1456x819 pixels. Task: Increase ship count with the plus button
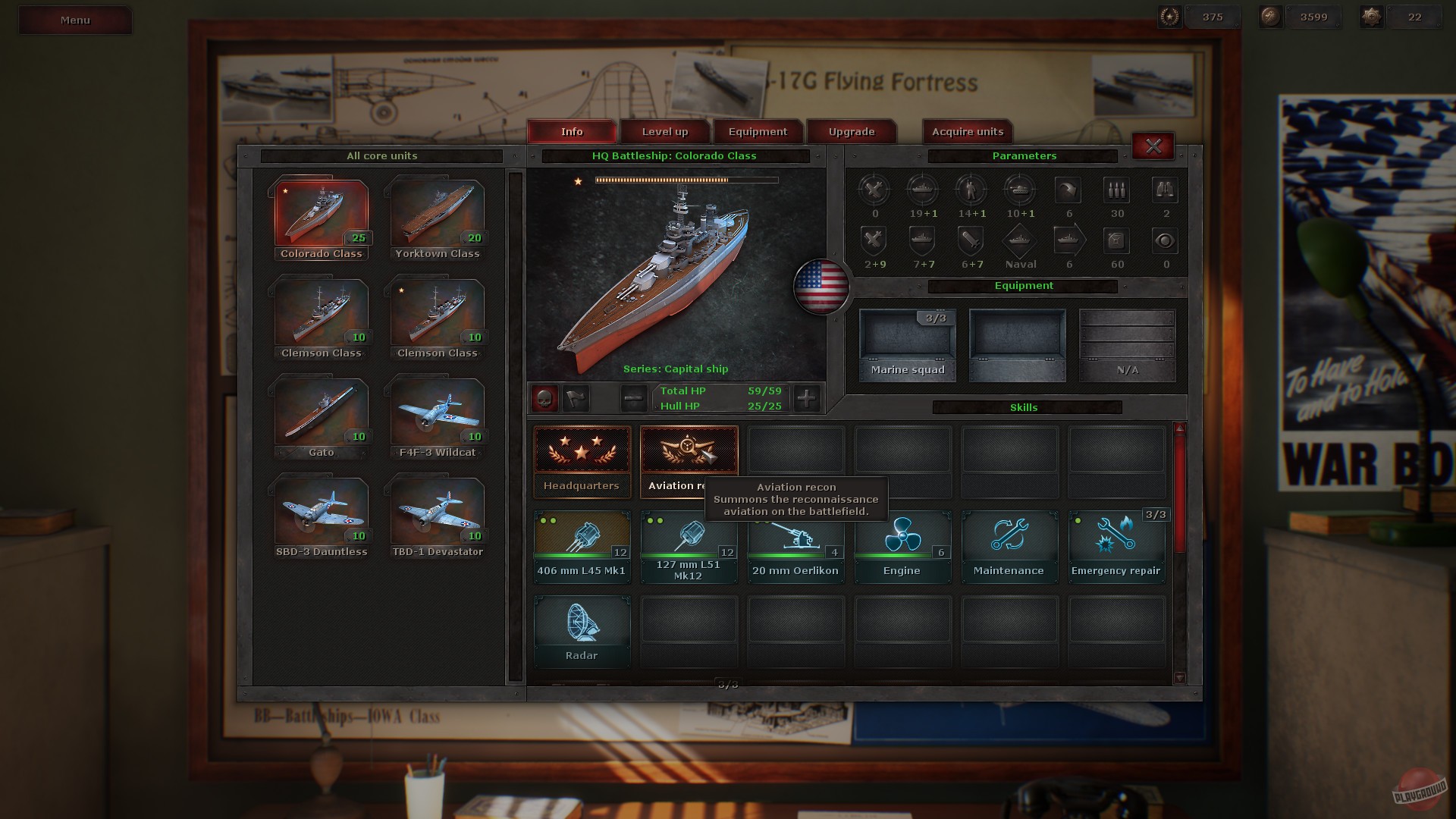coord(807,398)
